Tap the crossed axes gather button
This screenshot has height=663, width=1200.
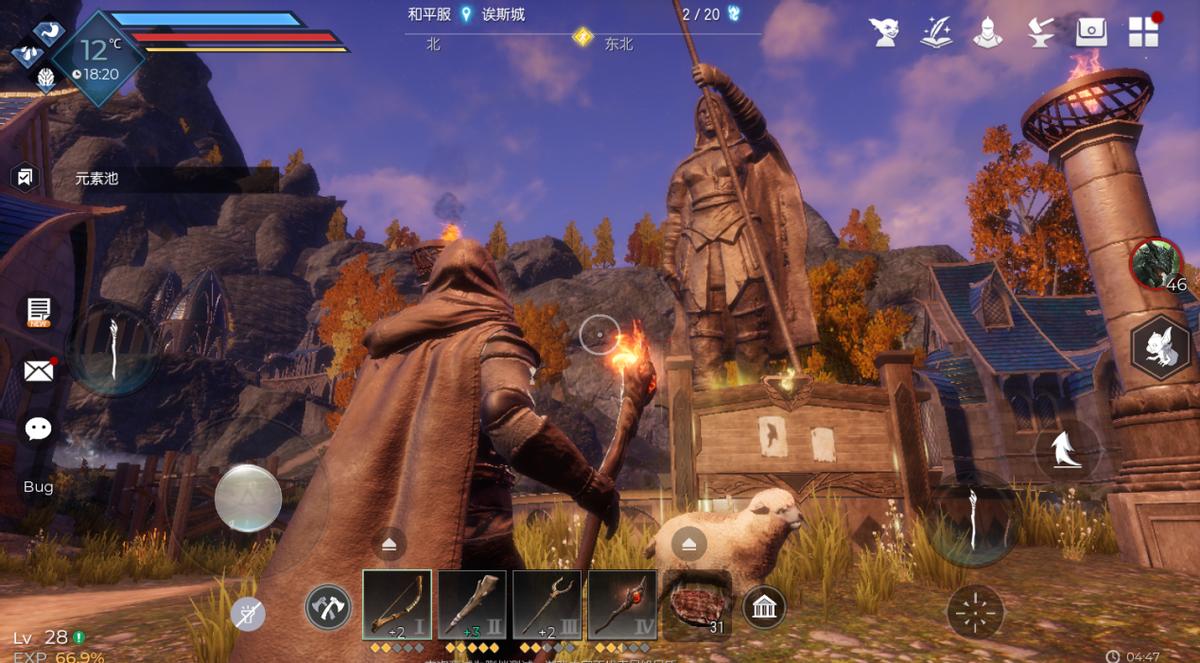[328, 607]
